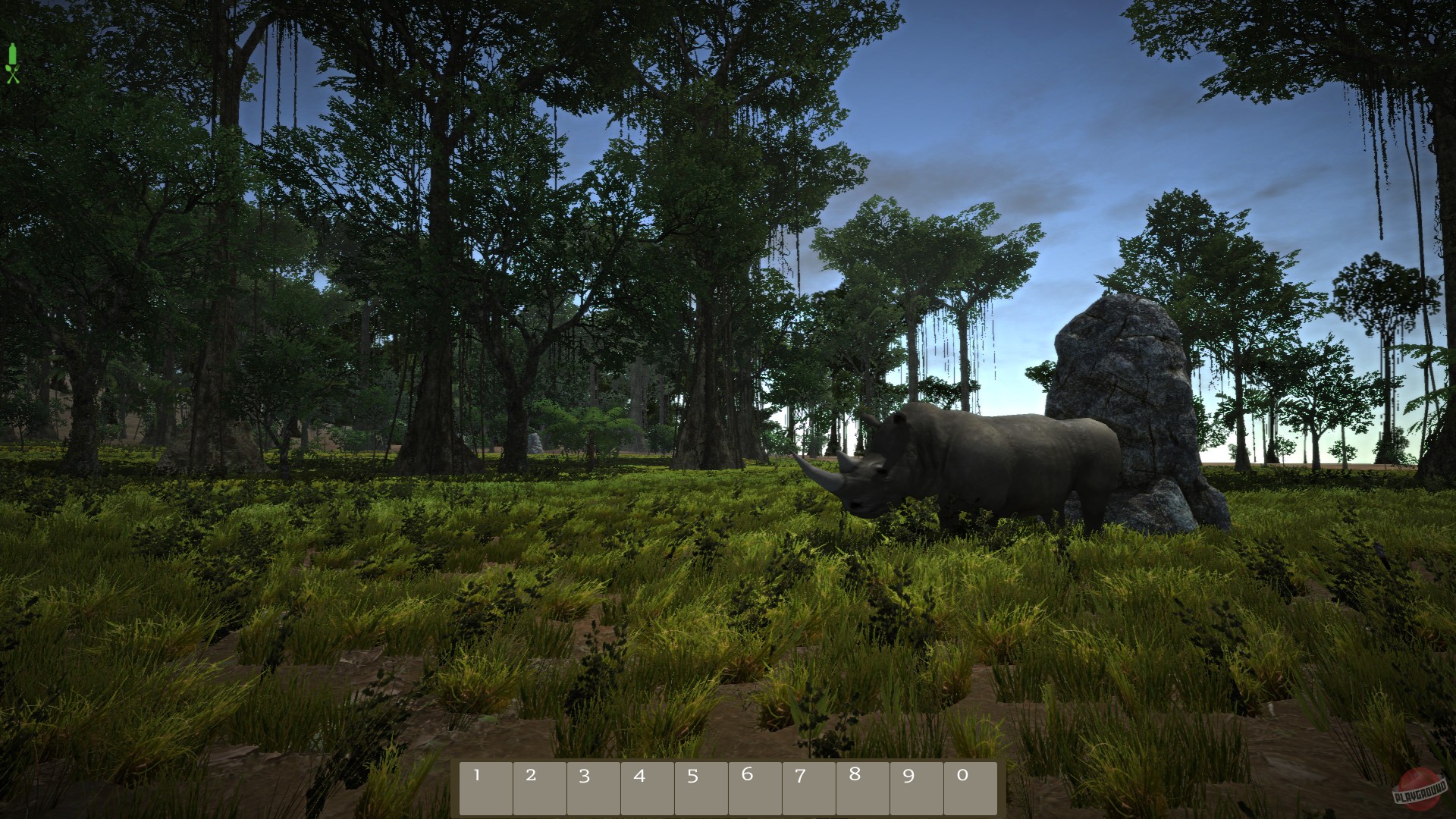The image size is (1456, 819).
Task: Select hotbar slot 0
Action: (x=971, y=787)
